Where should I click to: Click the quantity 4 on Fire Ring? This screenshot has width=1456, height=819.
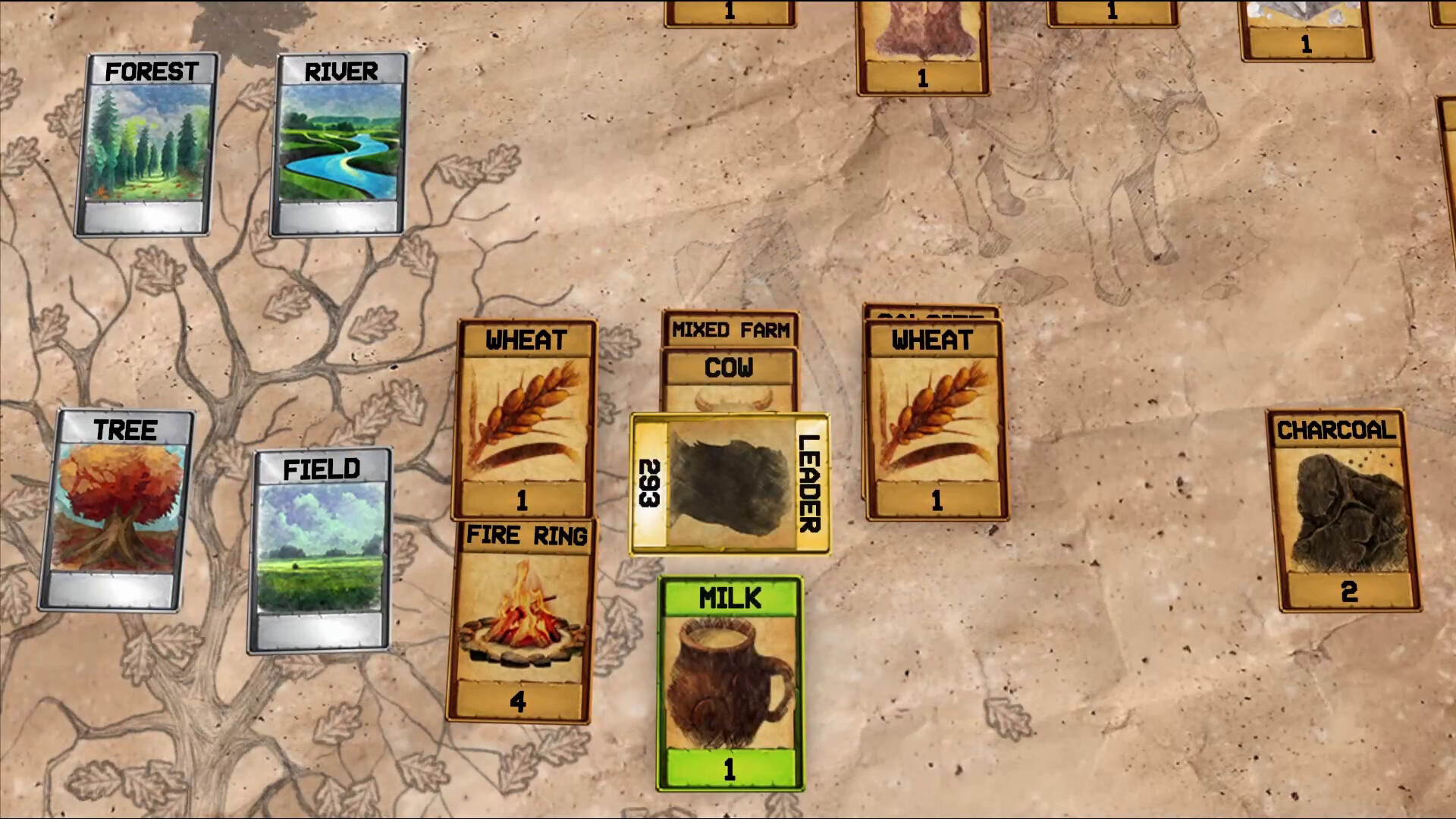[518, 704]
